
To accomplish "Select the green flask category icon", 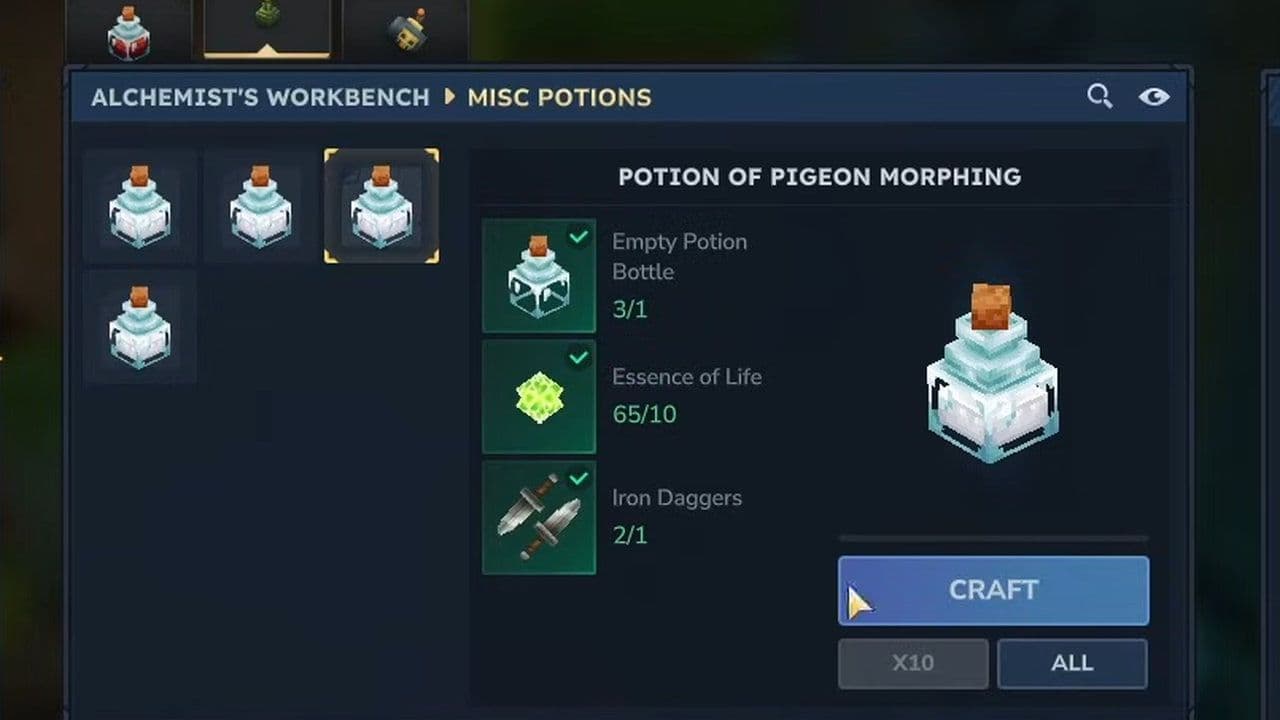I will pyautogui.click(x=265, y=20).
